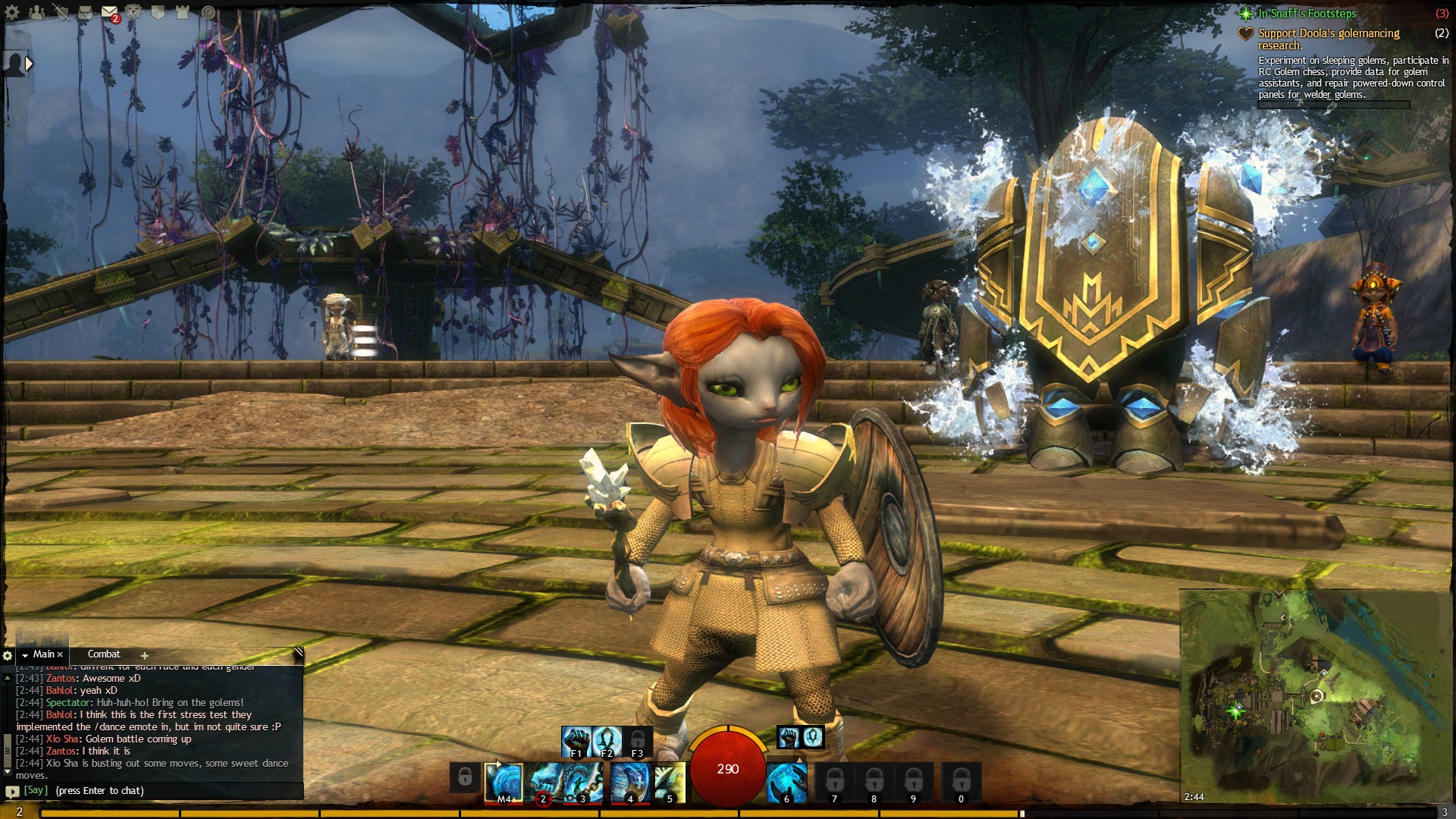This screenshot has width=1456, height=819.
Task: Switch to the Combat chat tab
Action: click(x=104, y=654)
